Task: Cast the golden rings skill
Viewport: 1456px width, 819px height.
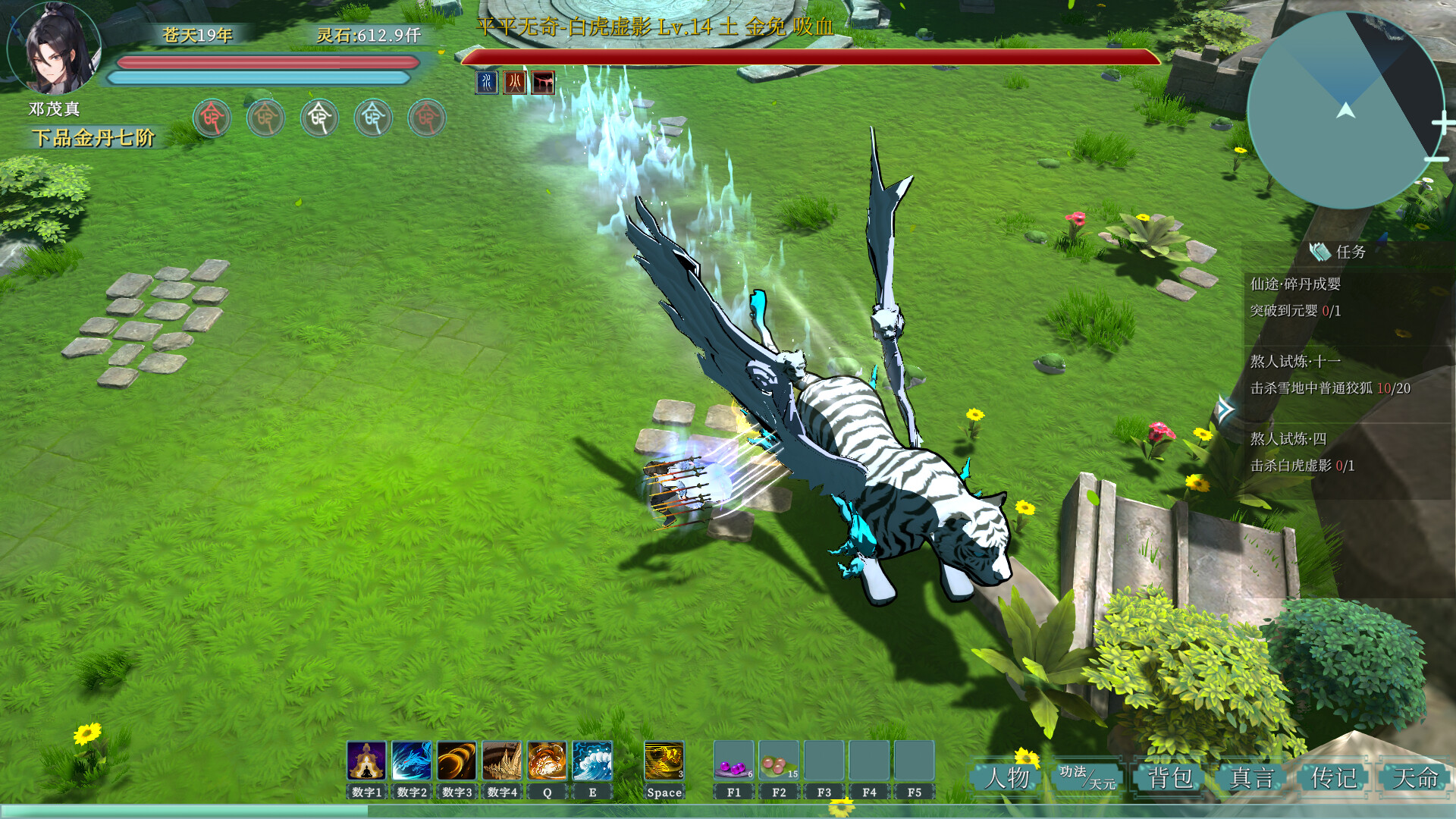Action: (457, 761)
